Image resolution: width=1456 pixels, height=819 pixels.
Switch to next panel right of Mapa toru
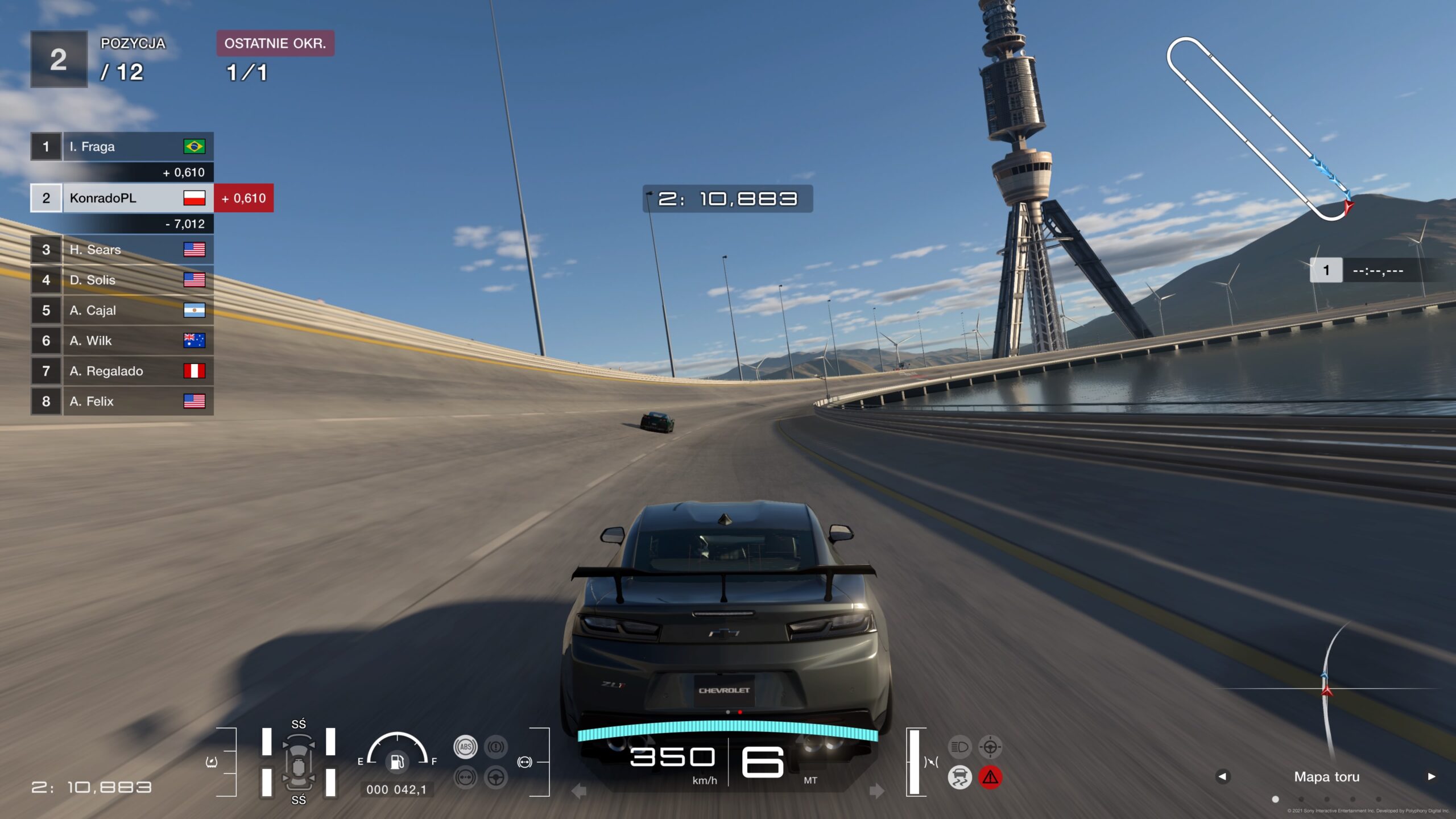(1431, 776)
